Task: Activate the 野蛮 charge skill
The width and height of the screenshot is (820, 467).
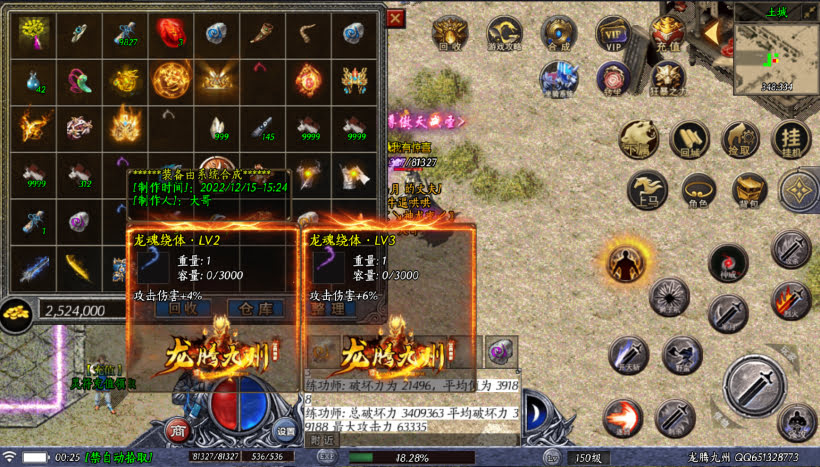Action: click(682, 354)
